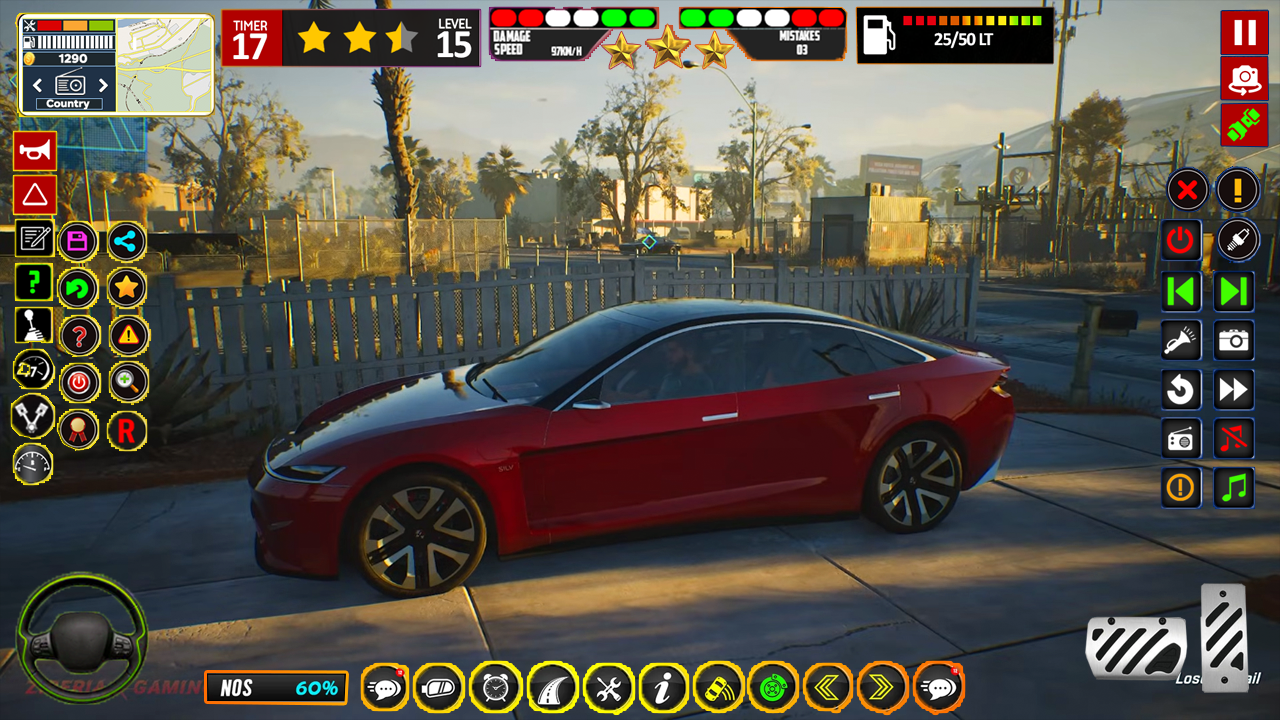Open the minimap

click(165, 65)
